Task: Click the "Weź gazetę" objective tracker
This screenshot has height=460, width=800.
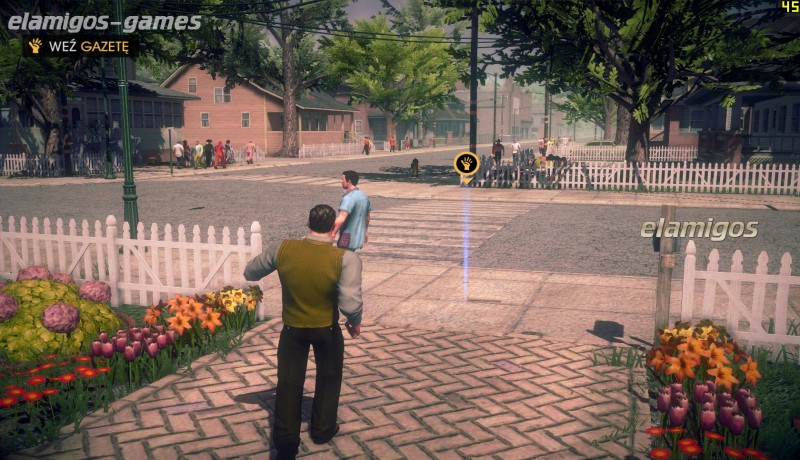Action: coord(80,46)
